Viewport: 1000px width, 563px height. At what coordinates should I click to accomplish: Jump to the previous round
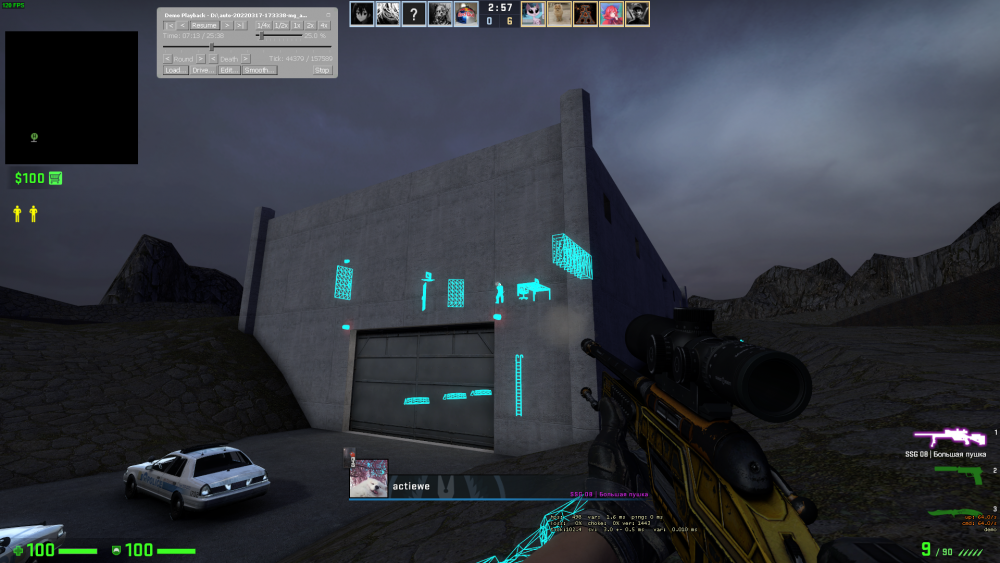tap(167, 59)
